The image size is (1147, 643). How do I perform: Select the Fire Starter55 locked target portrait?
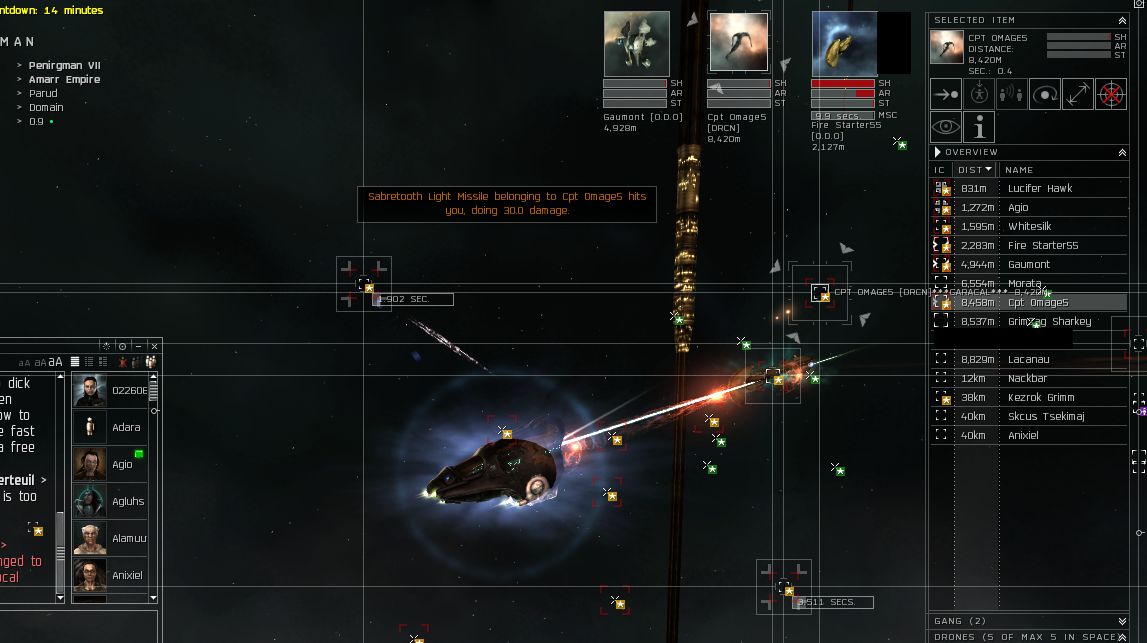pyautogui.click(x=844, y=44)
